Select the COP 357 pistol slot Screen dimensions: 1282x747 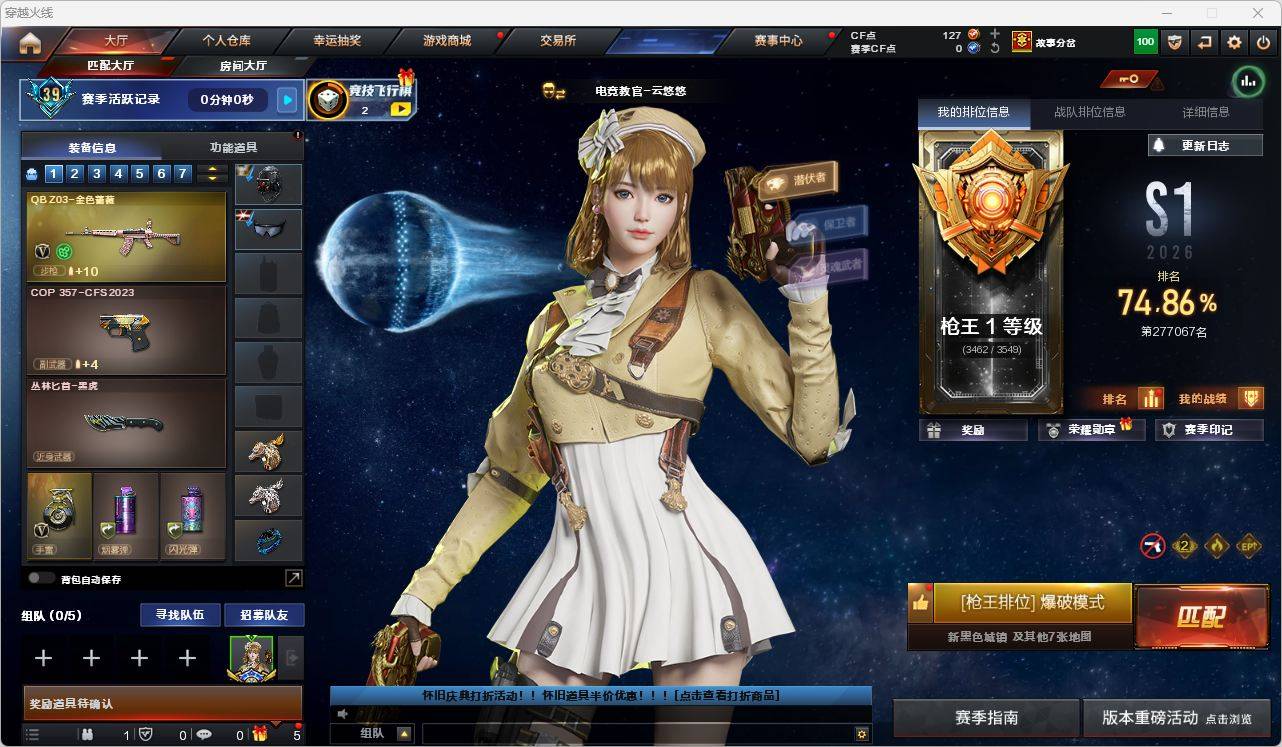coord(126,330)
